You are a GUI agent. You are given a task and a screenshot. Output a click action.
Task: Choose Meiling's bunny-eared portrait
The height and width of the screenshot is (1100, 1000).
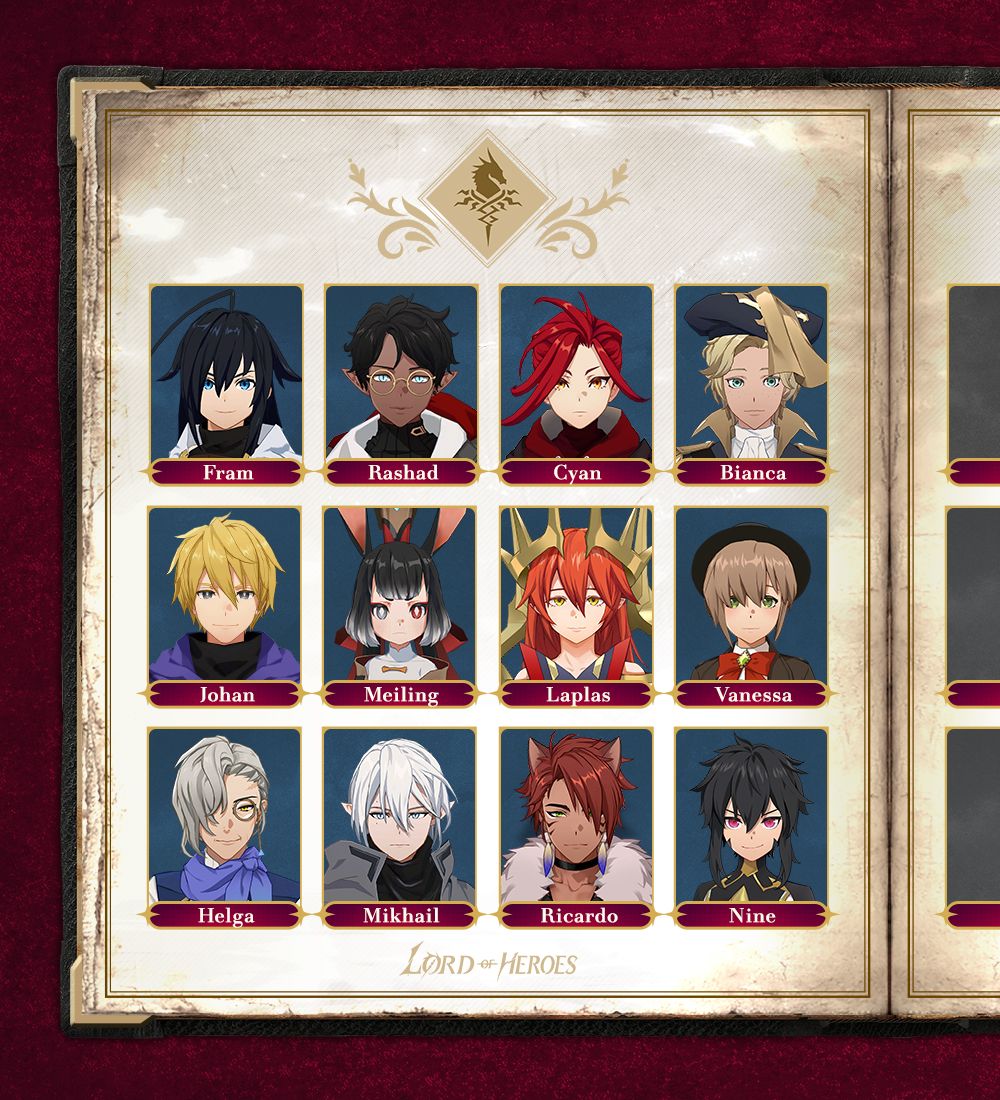pyautogui.click(x=402, y=595)
